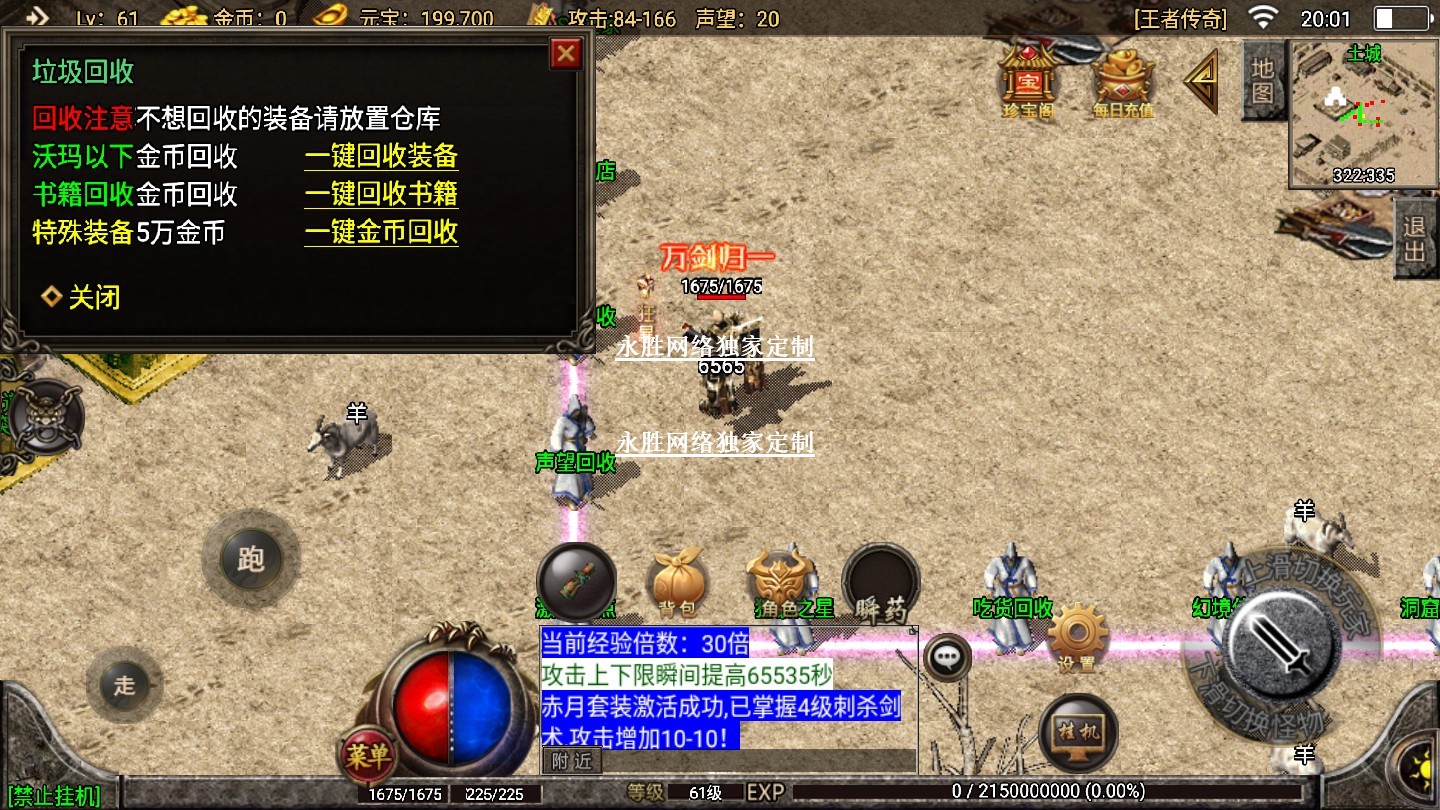Tap the 退出 exit button
This screenshot has width=1440, height=810.
point(1414,239)
